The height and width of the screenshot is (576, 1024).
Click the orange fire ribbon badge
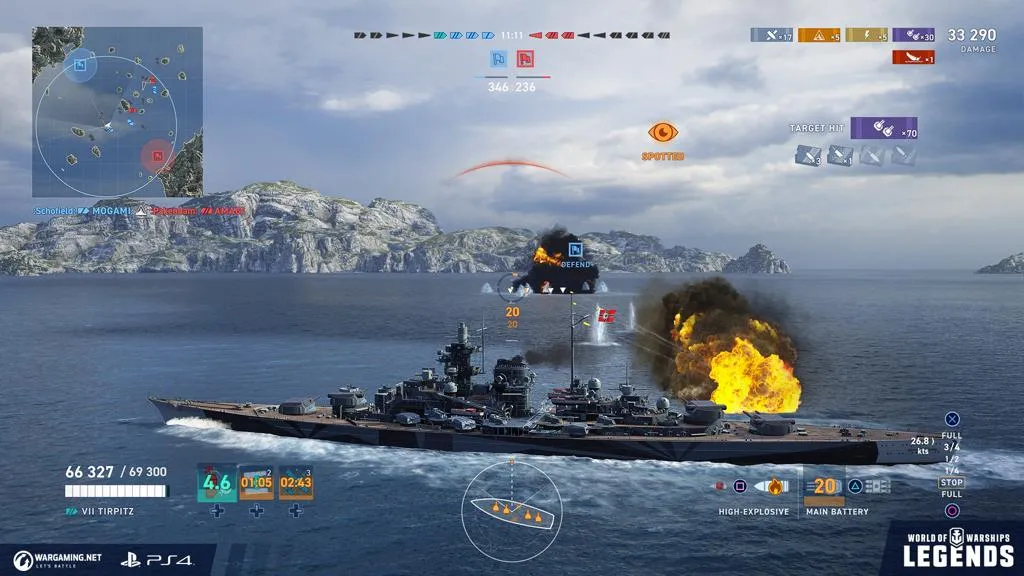[818, 35]
